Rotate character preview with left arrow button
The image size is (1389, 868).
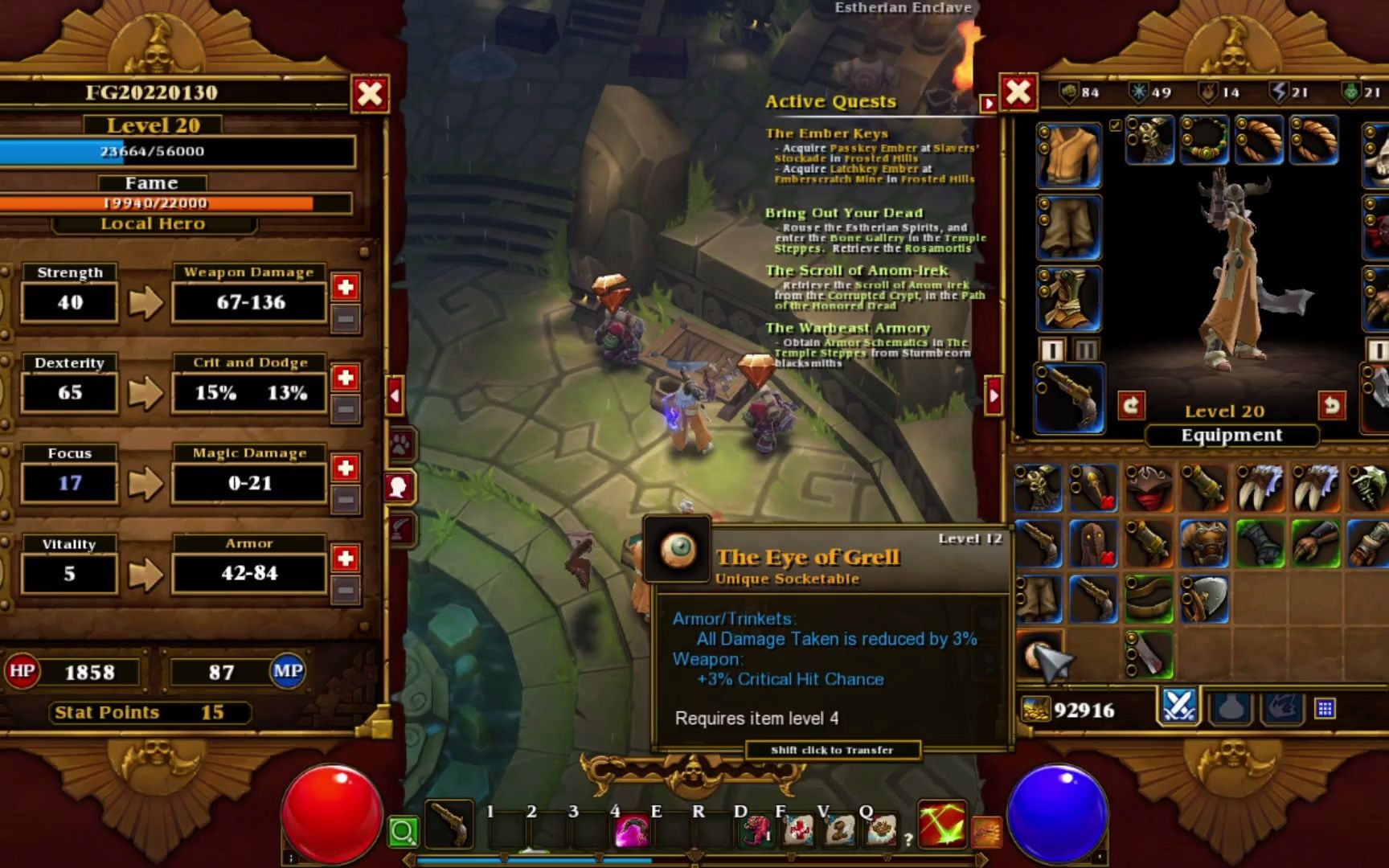1131,405
